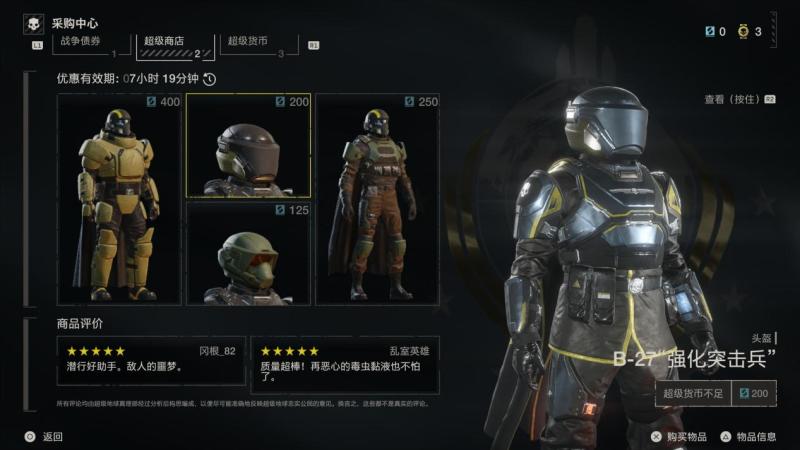Open the 超级货币 tab
Screen dimensions: 800x450
(248, 42)
